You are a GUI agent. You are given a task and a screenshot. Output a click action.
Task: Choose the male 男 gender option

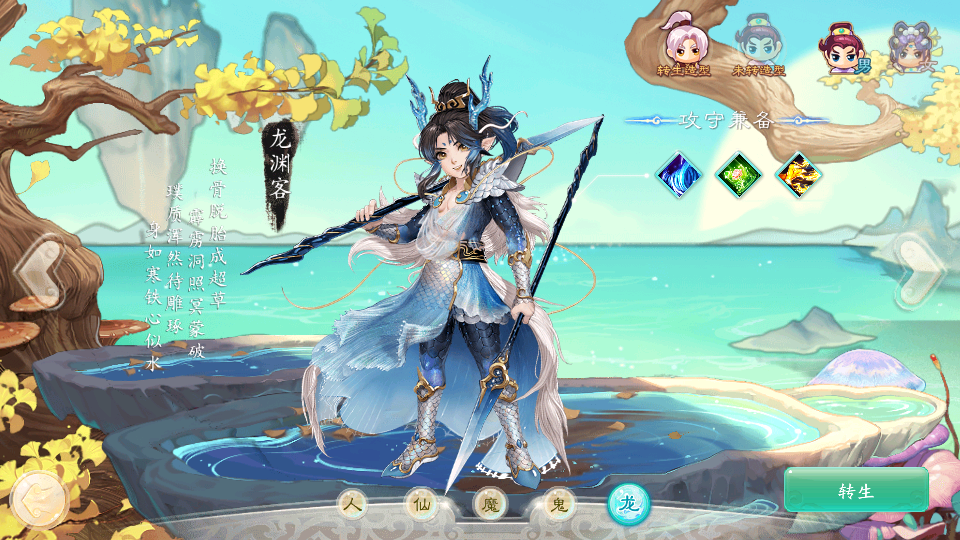[x=841, y=48]
